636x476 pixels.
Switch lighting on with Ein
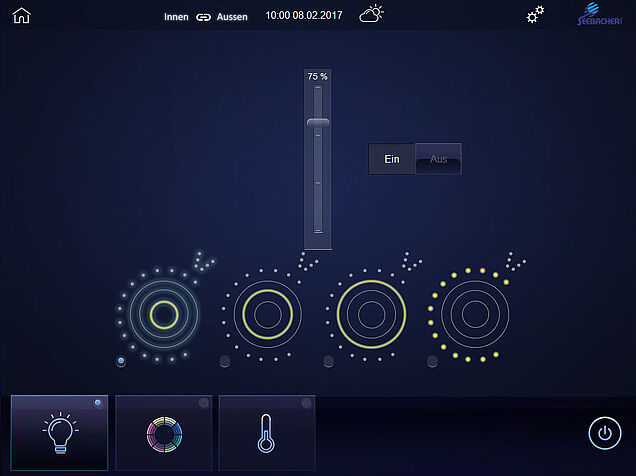[392, 159]
